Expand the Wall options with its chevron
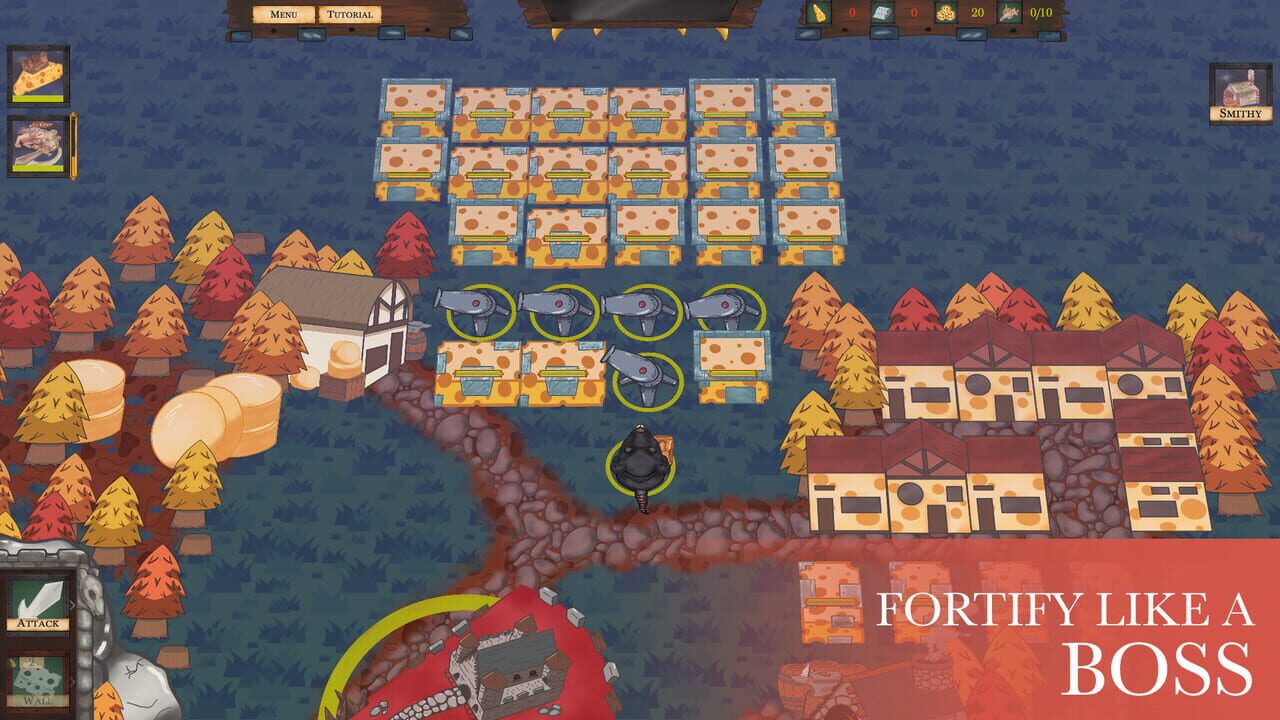The width and height of the screenshot is (1280, 720). [x=74, y=680]
